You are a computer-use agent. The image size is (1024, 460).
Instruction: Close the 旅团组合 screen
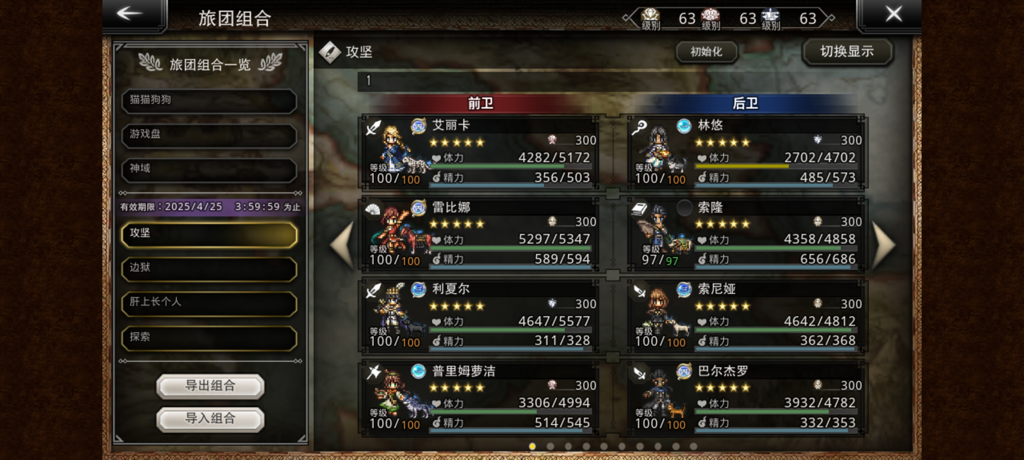pyautogui.click(x=892, y=15)
